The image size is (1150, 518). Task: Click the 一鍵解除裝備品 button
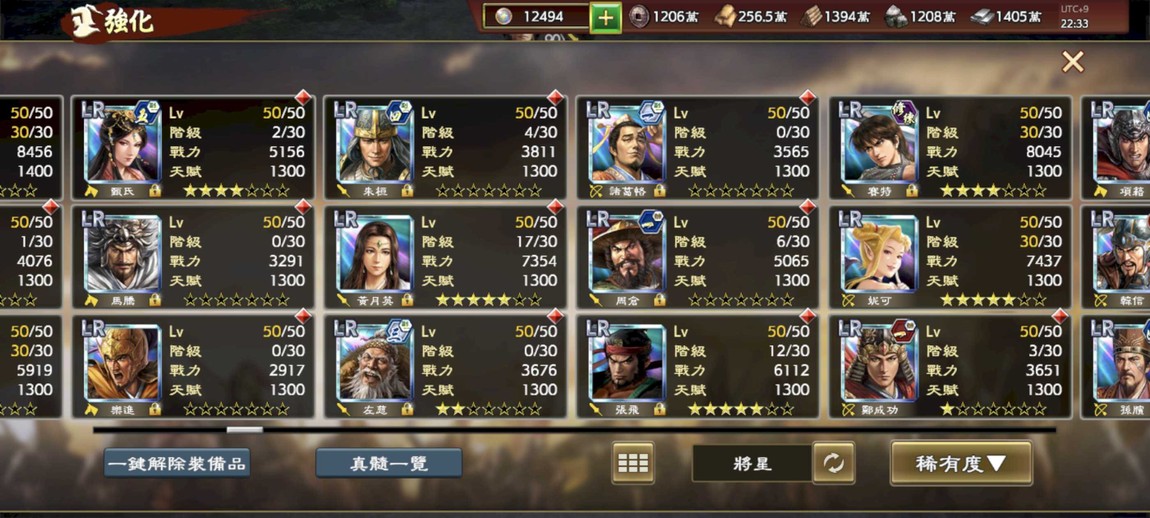[177, 463]
